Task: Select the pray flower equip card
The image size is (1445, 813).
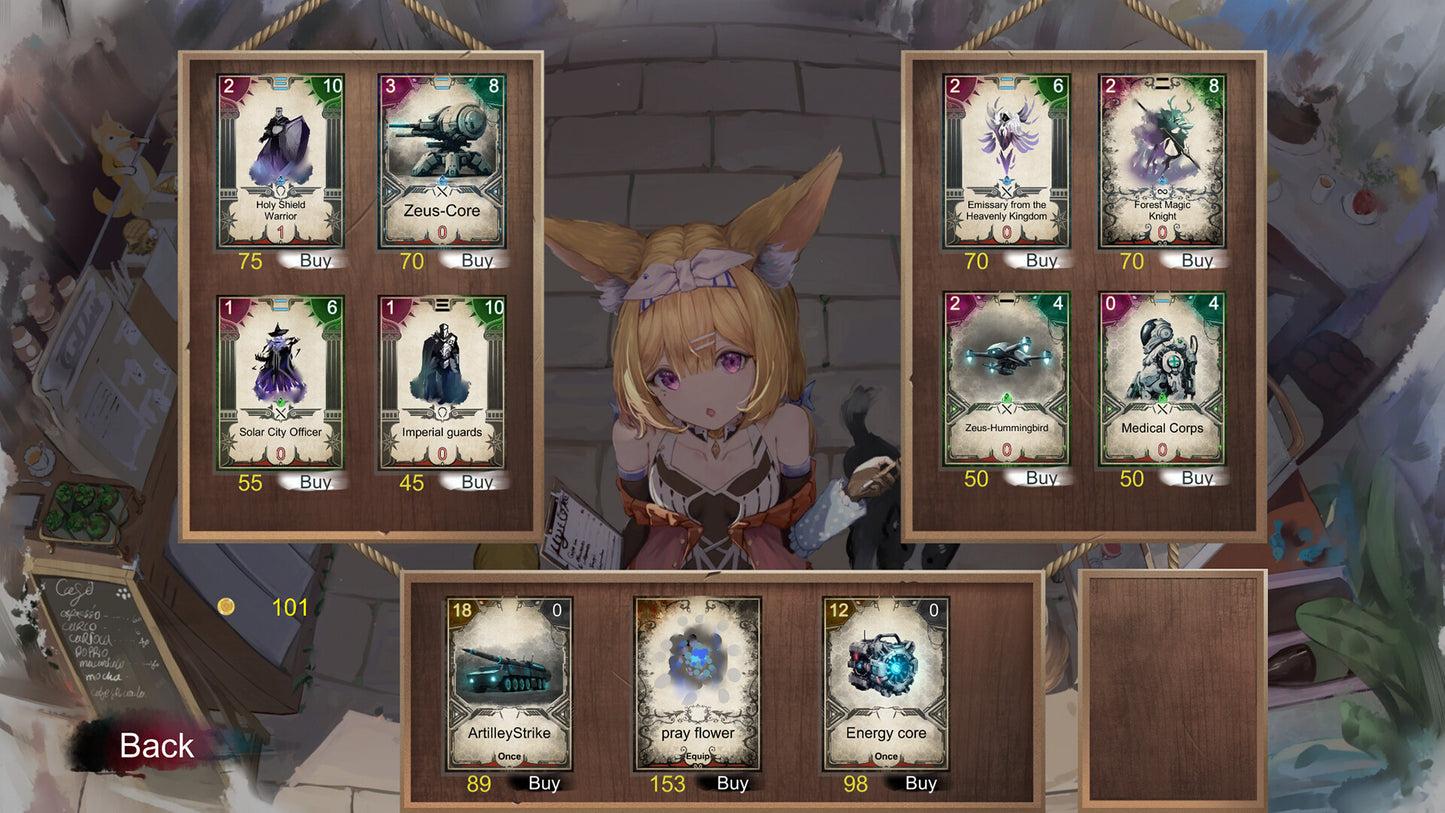Action: coord(697,684)
